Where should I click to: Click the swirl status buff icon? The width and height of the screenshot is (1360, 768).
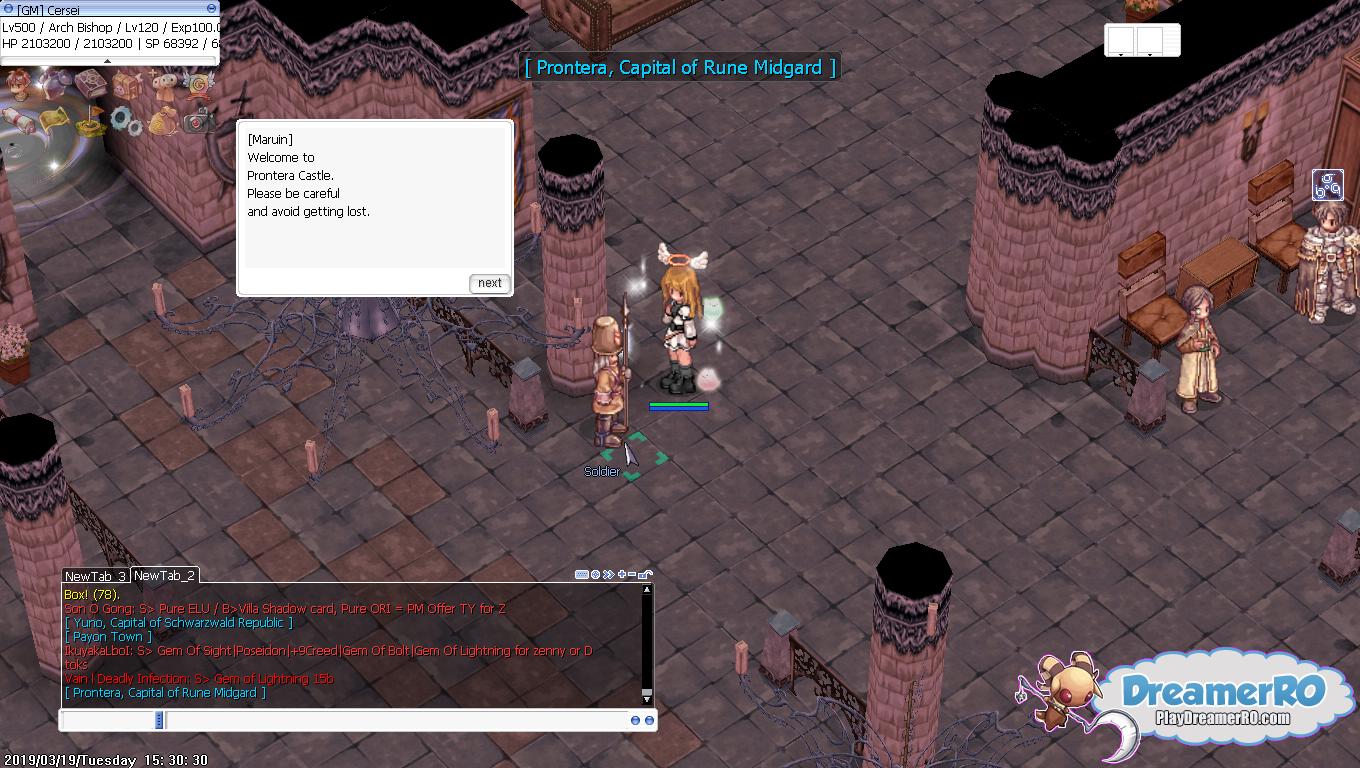coord(1327,185)
